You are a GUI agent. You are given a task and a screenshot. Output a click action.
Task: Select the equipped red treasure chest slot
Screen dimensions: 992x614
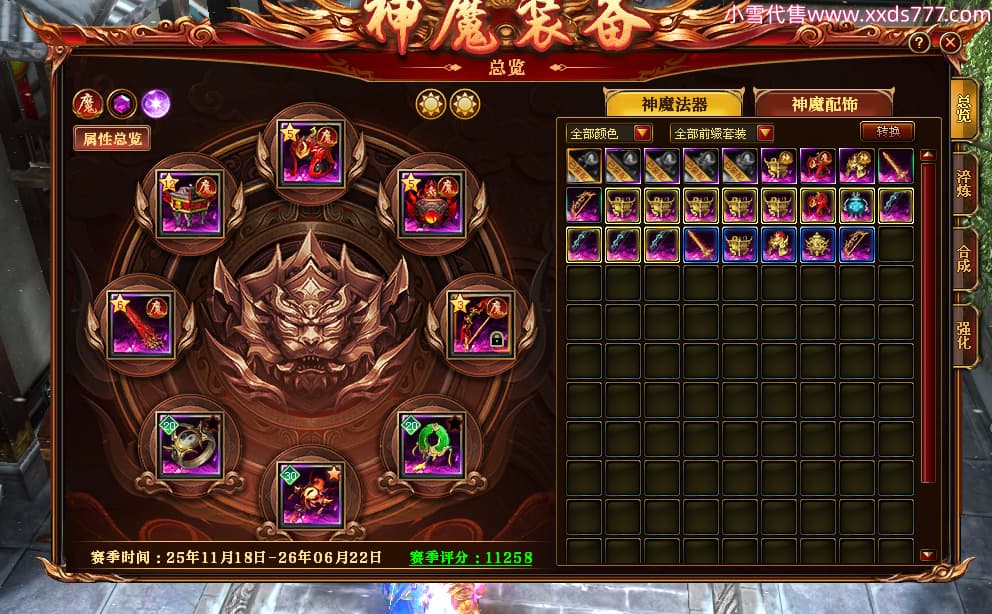[x=190, y=202]
